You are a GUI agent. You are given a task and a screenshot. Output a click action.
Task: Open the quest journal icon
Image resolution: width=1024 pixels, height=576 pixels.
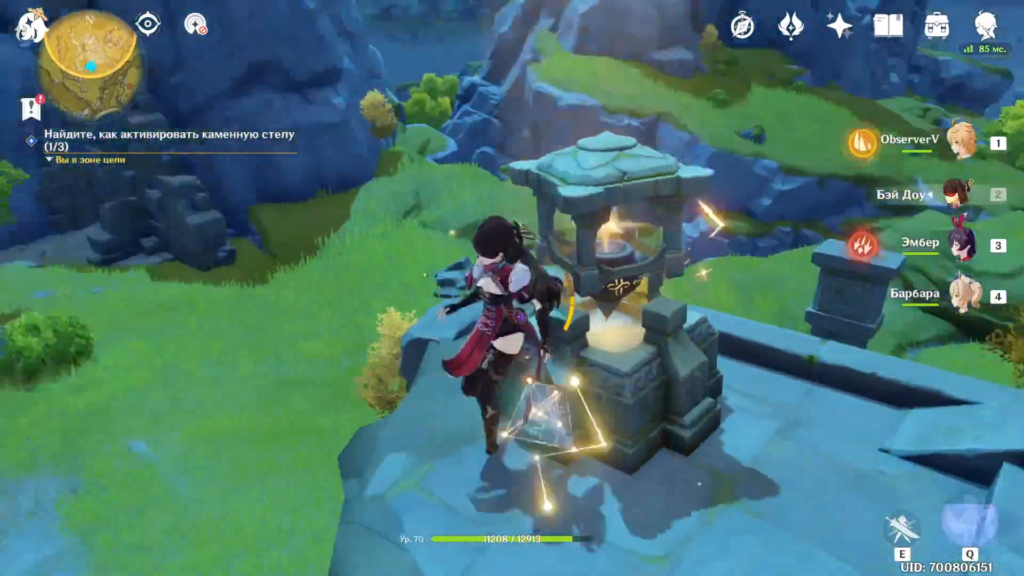point(31,109)
